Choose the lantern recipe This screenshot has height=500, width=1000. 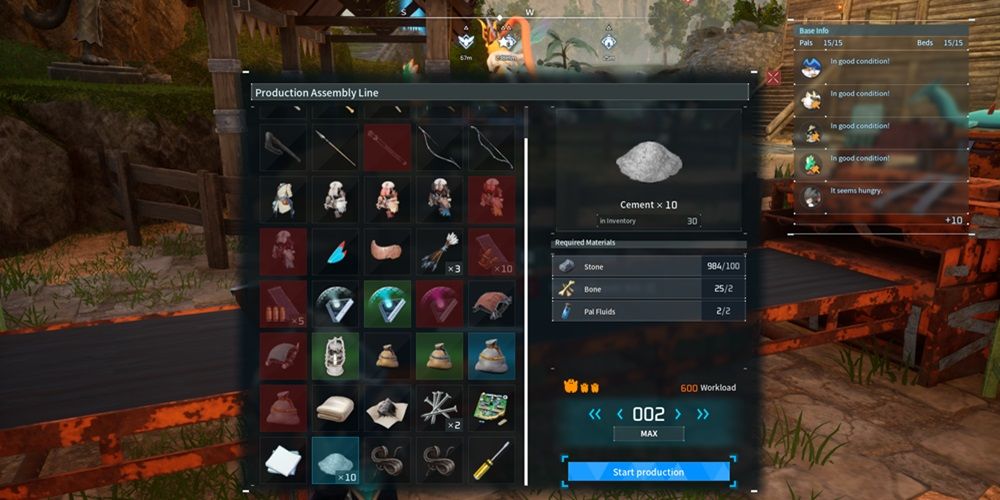(x=336, y=355)
